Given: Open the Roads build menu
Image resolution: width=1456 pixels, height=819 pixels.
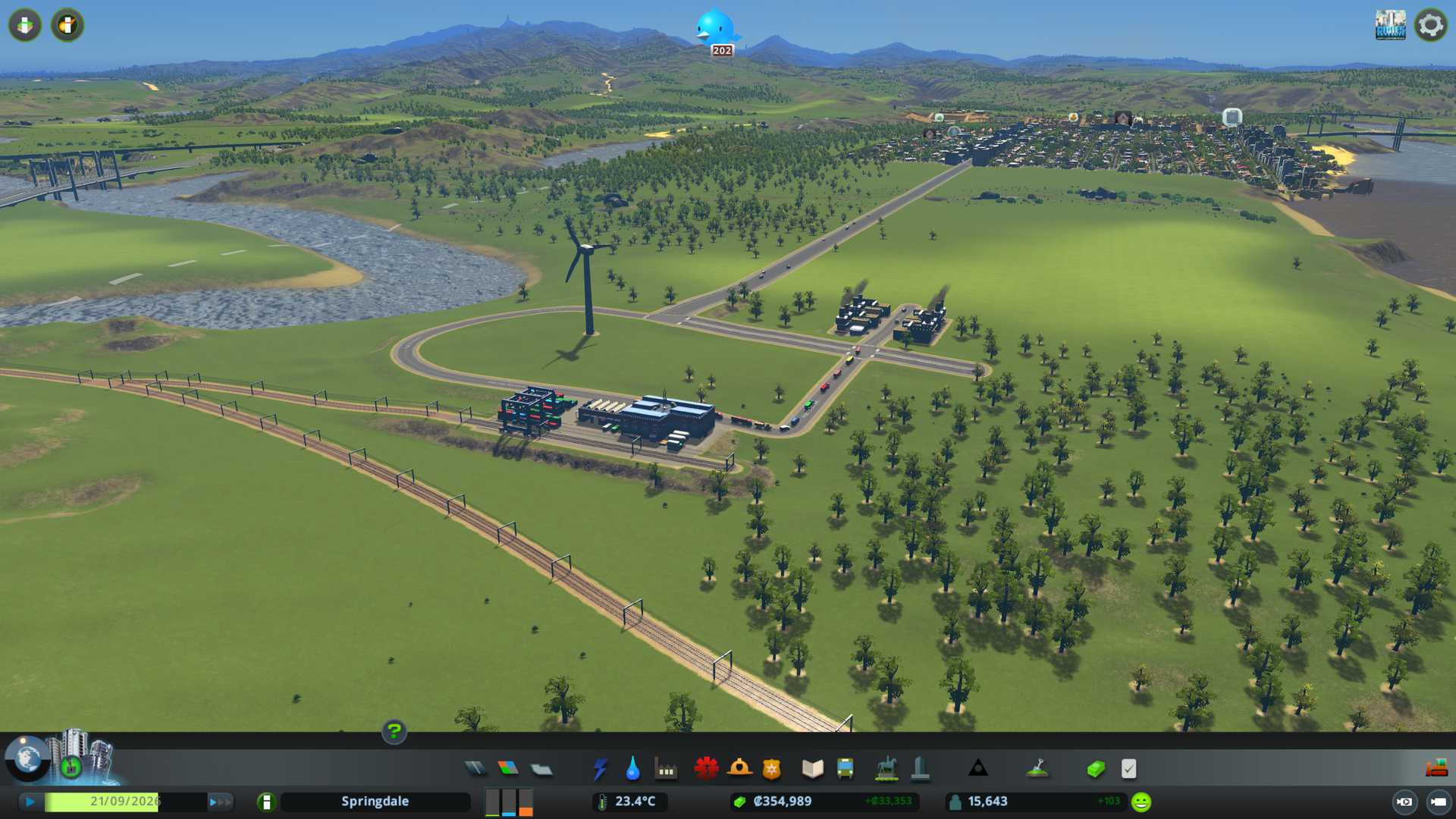Looking at the screenshot, I should click(x=475, y=769).
